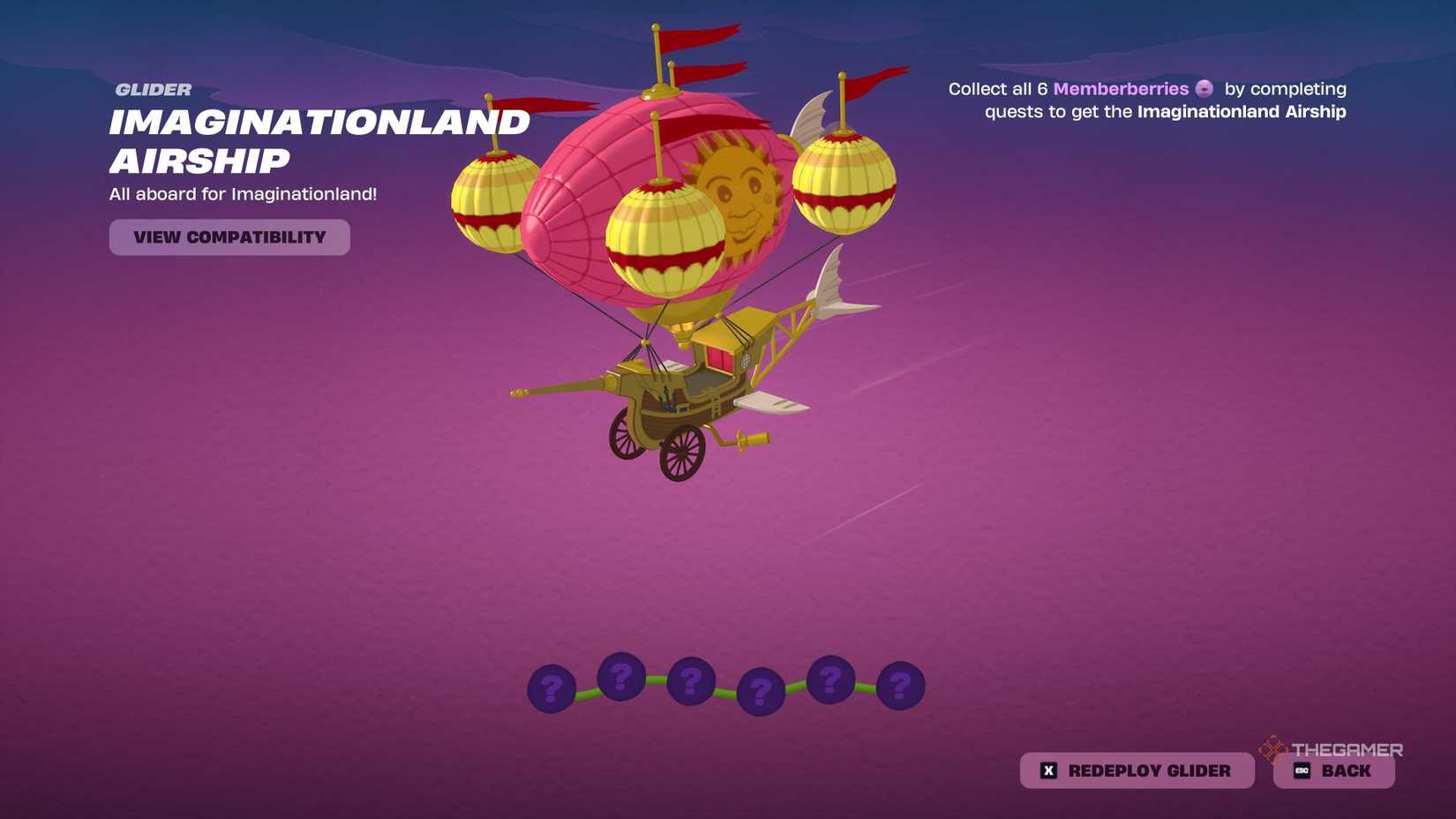Select the fifth question mark quest node
The width and height of the screenshot is (1456, 819).
tap(829, 679)
